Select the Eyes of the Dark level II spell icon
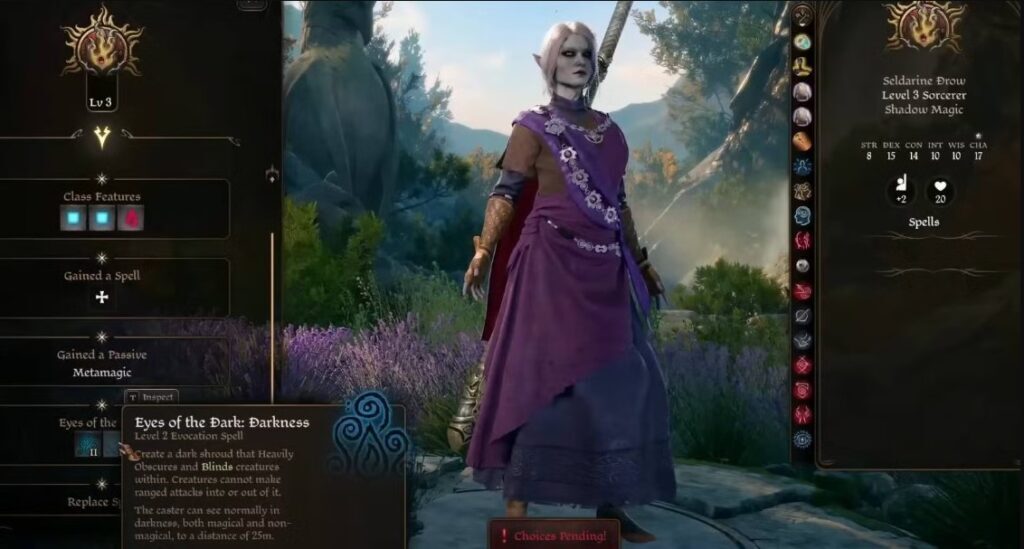The image size is (1024, 549). point(86,444)
